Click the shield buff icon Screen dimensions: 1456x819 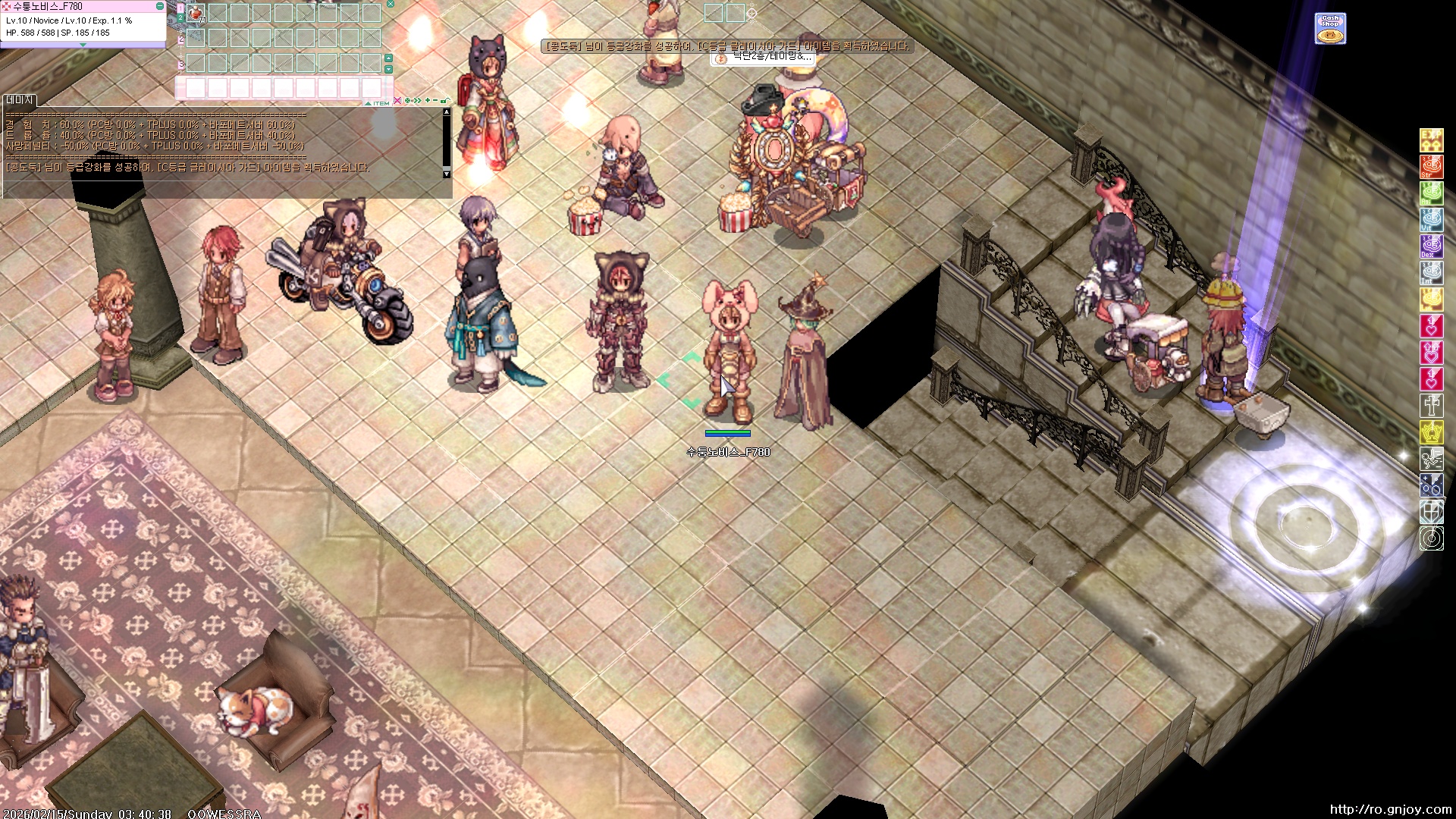[x=1431, y=512]
